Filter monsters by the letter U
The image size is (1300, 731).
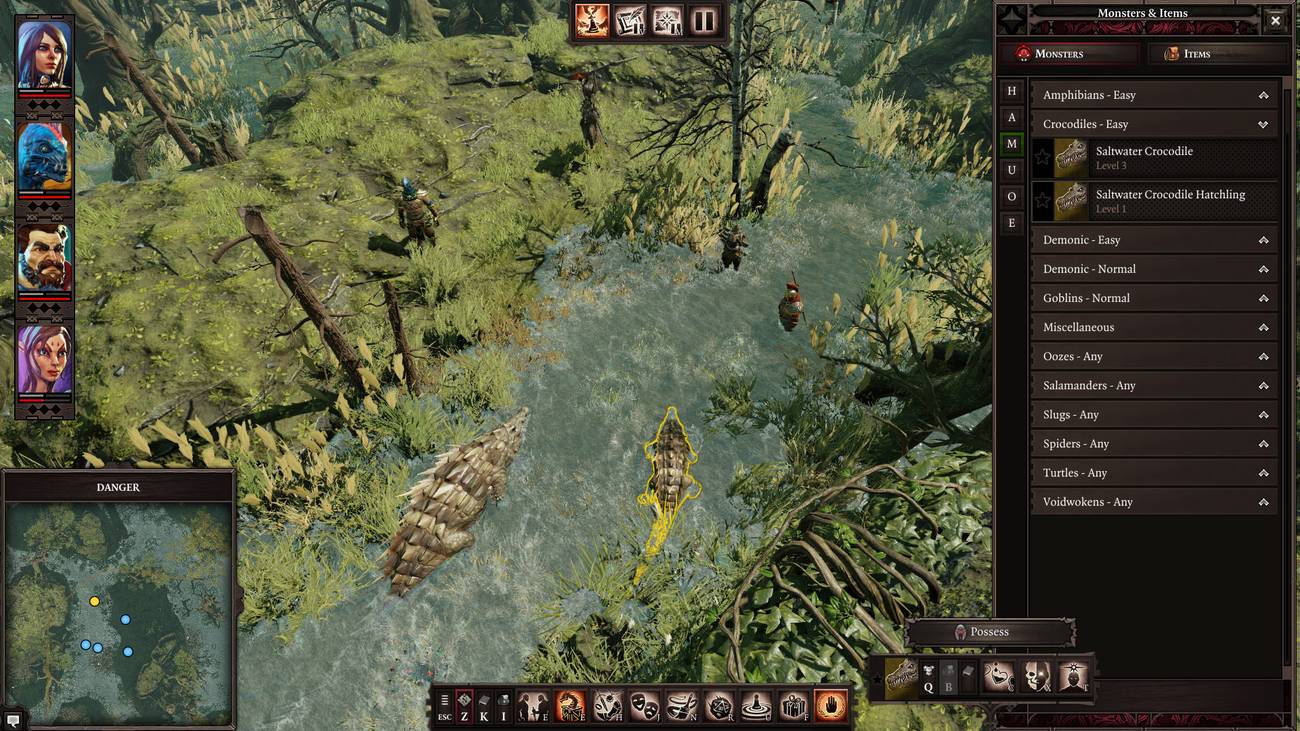[1012, 171]
